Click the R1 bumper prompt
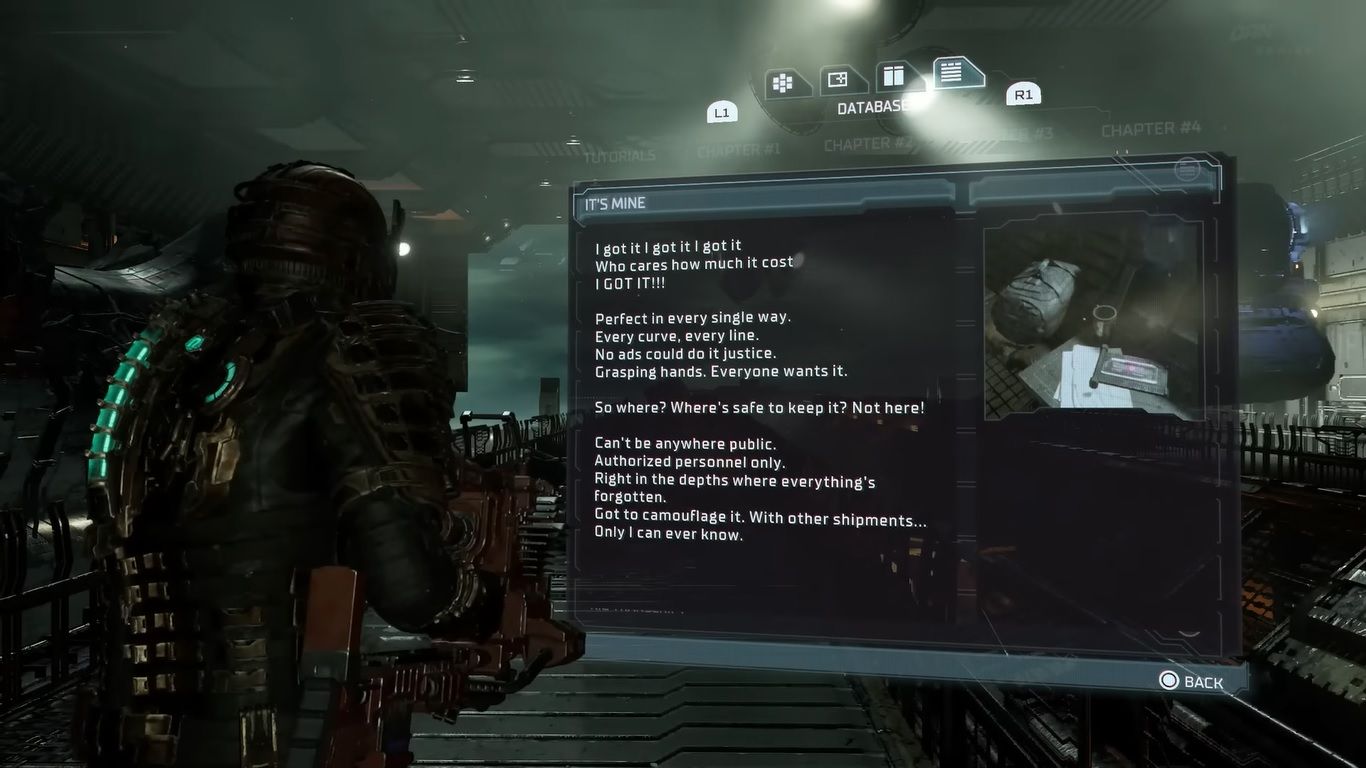 (x=1023, y=93)
